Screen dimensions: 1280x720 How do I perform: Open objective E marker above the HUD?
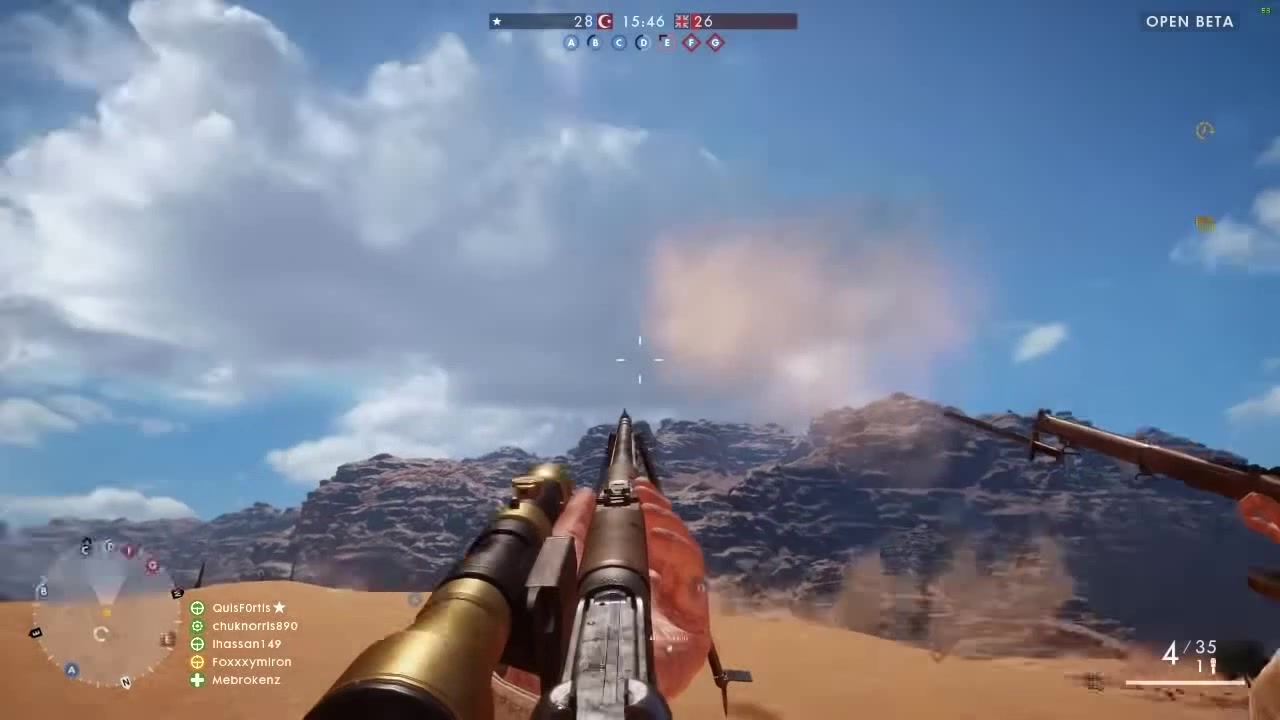click(666, 42)
